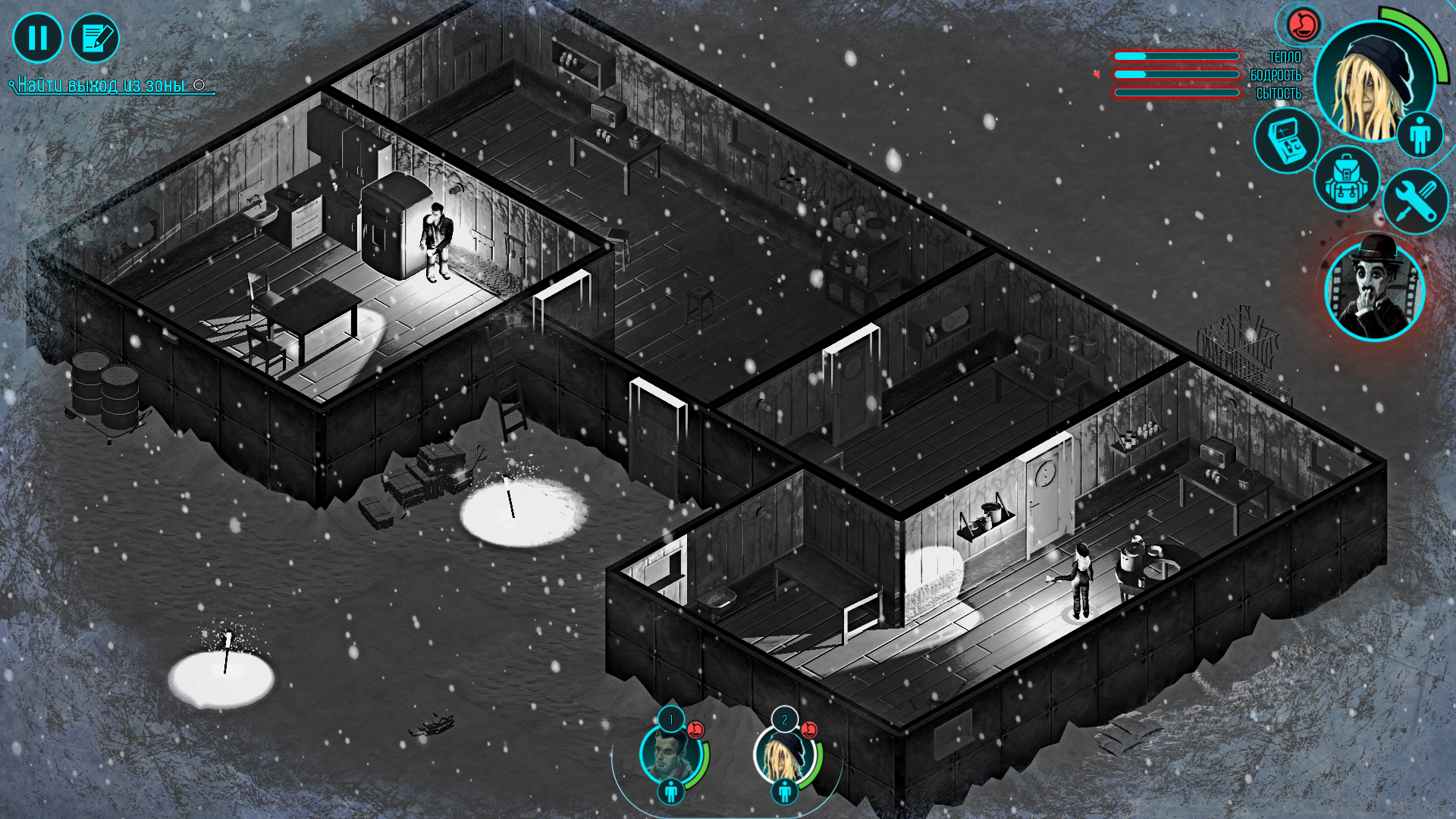Toggle tracking circle next to quest text

(x=199, y=86)
